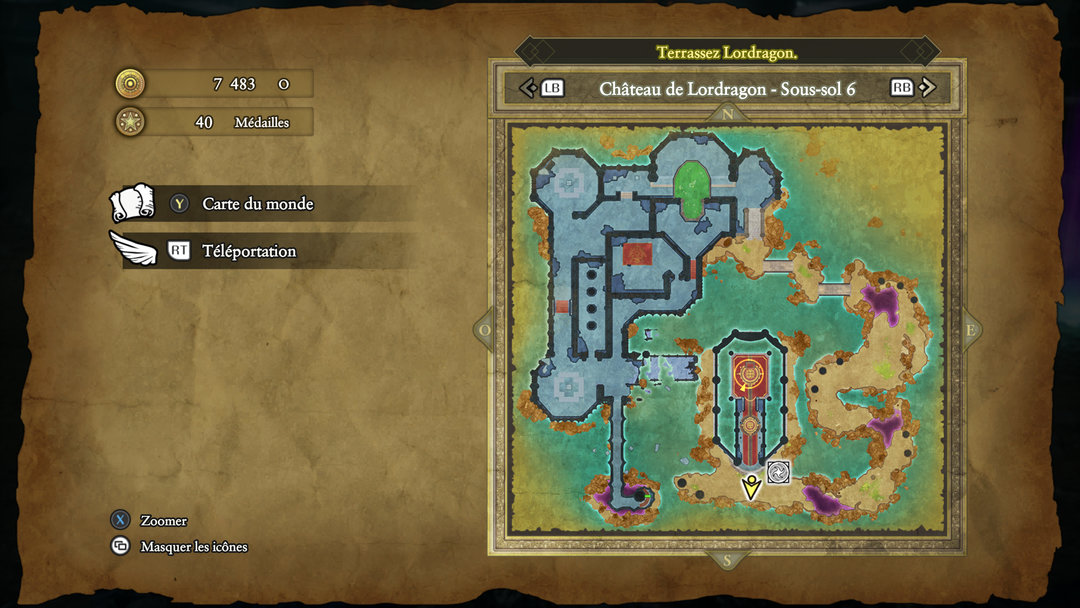Open the Carte du monde entry
Image resolution: width=1080 pixels, height=608 pixels.
(x=257, y=204)
